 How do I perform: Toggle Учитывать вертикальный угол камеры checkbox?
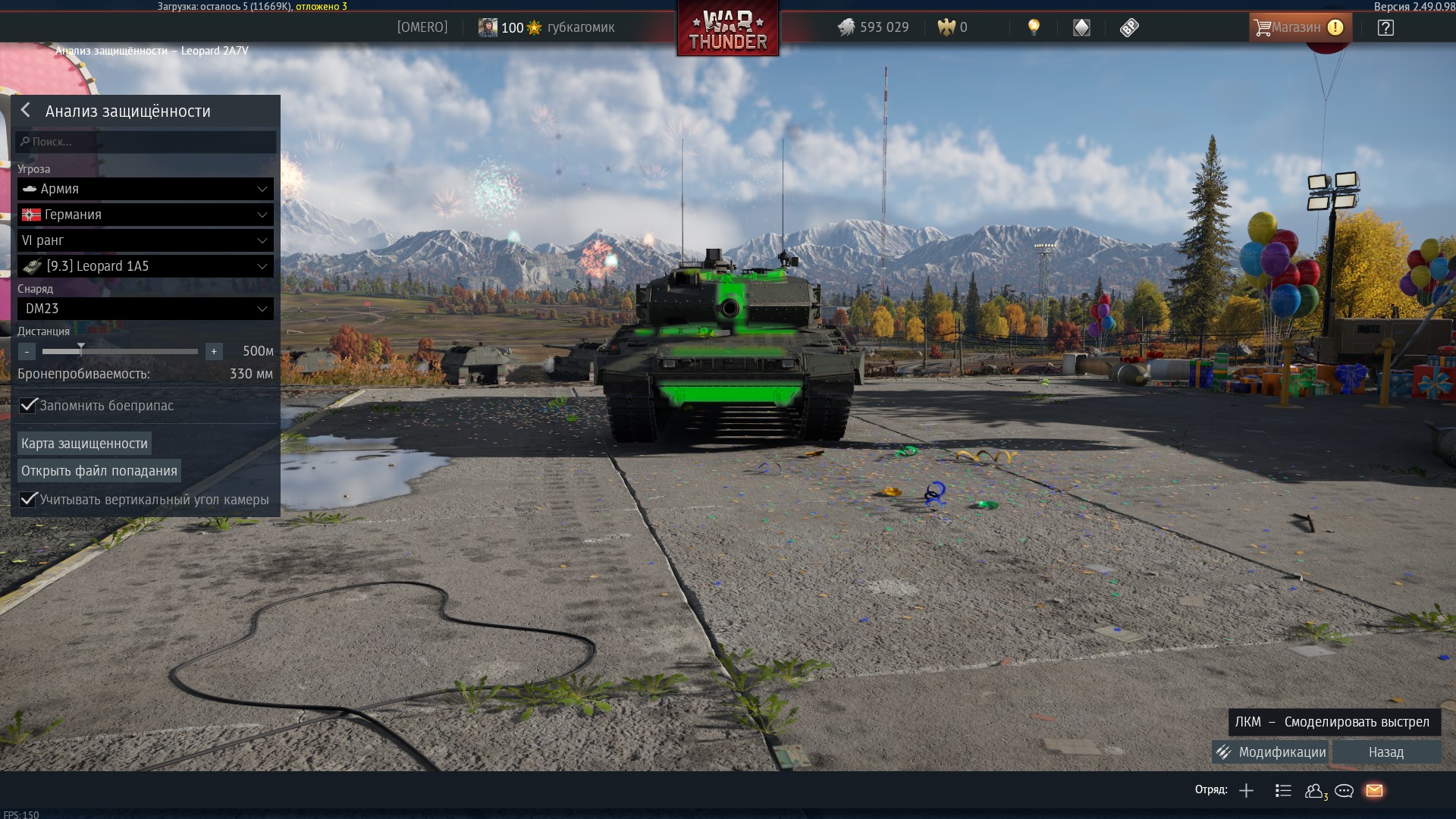[28, 500]
